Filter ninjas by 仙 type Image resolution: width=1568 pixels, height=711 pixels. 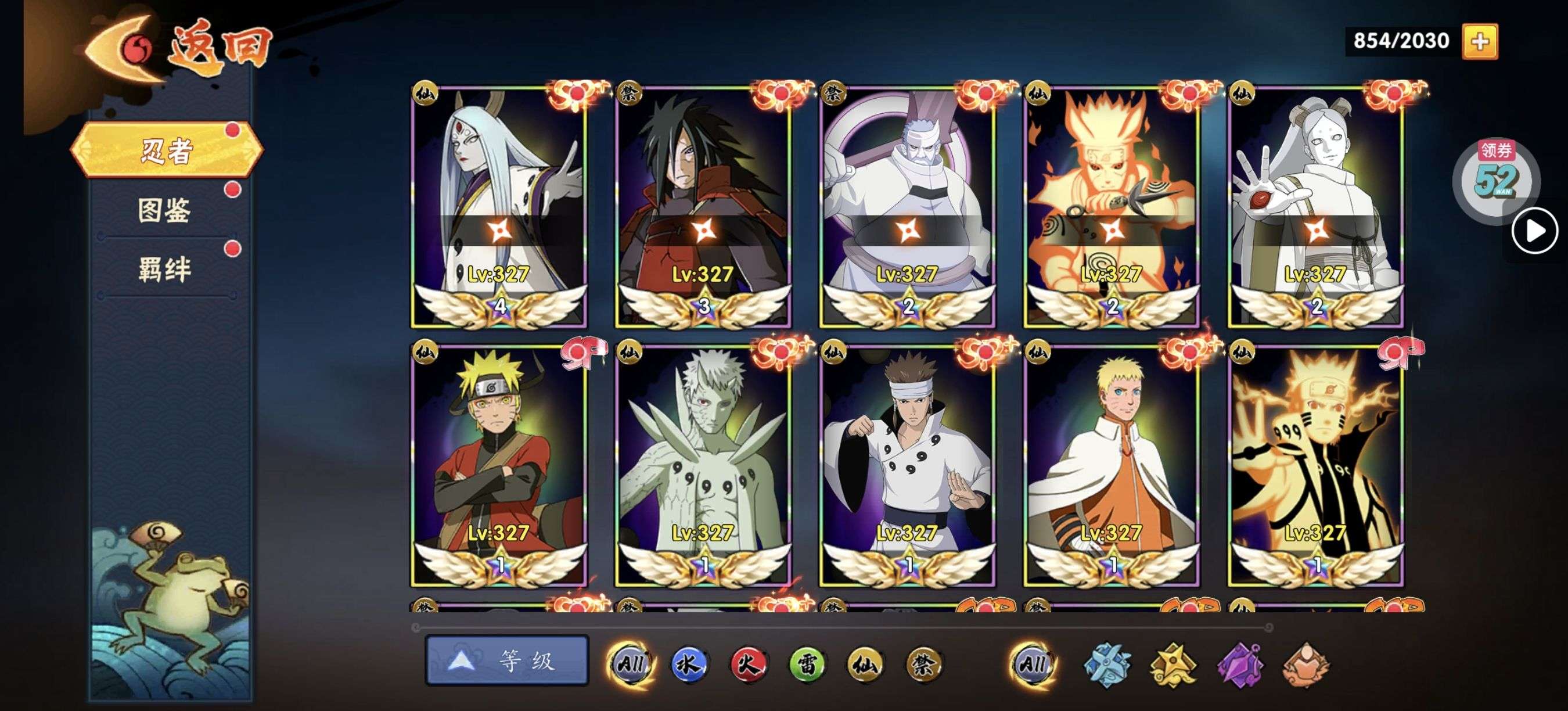point(865,663)
